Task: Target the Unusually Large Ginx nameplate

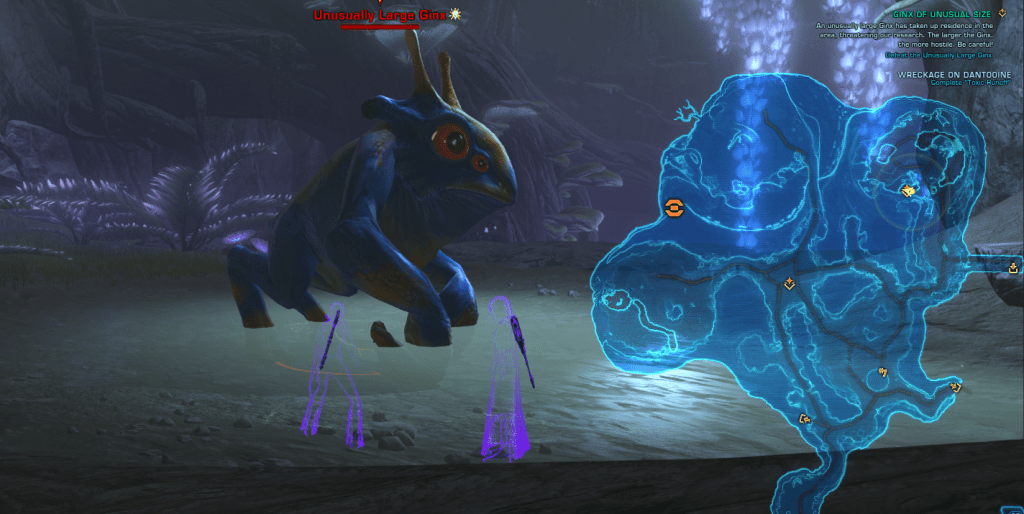Action: pyautogui.click(x=381, y=15)
